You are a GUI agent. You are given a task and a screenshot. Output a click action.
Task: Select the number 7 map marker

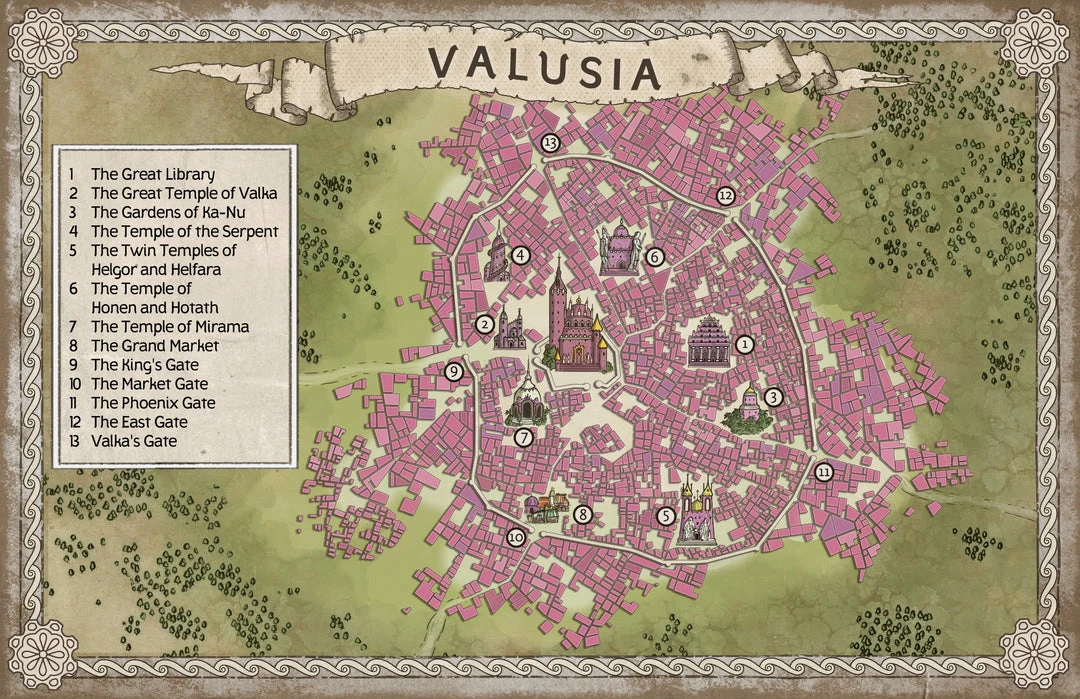click(523, 437)
